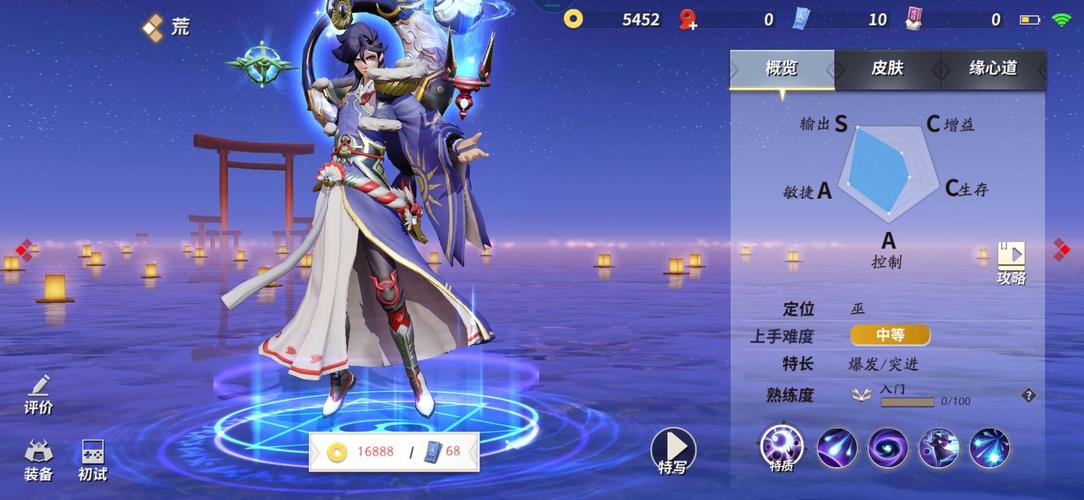This screenshot has height=500, width=1084.
Task: Go back using the diamond icon beside 荒
Action: click(x=153, y=27)
